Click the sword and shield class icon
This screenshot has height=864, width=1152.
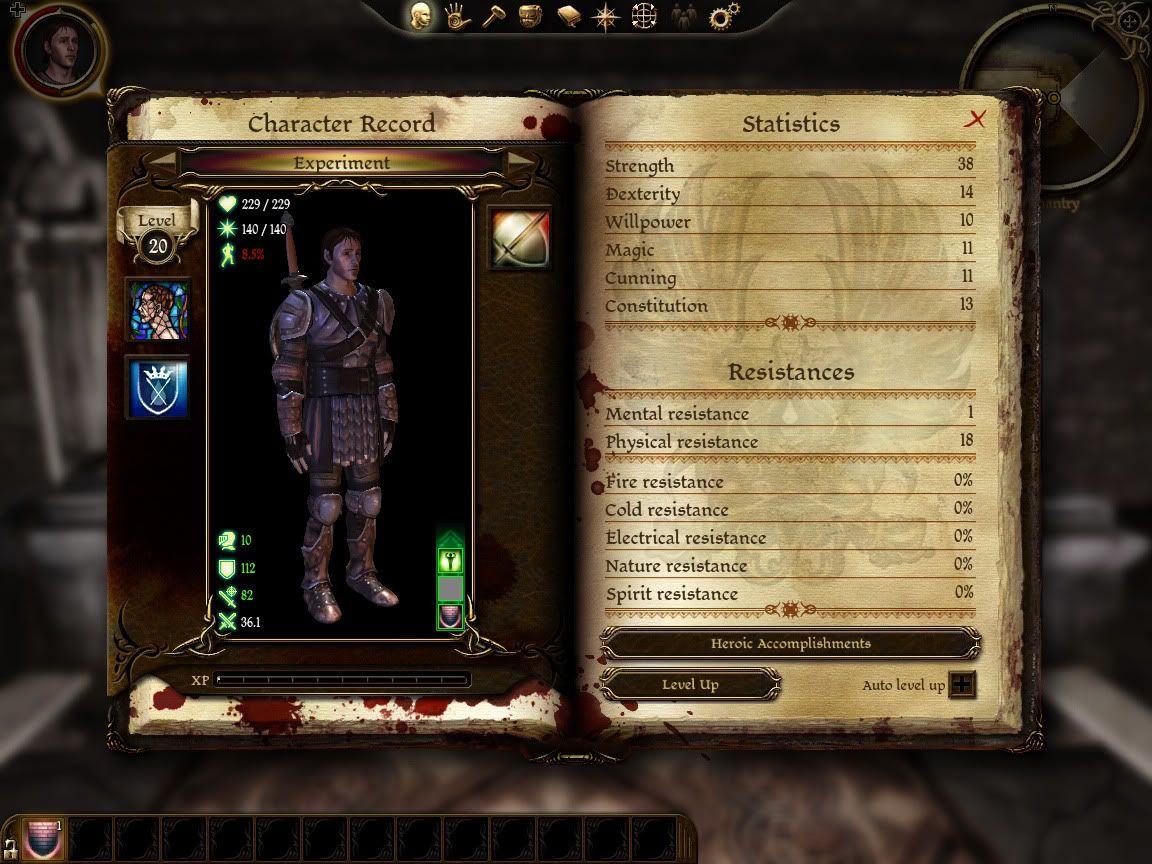point(520,238)
